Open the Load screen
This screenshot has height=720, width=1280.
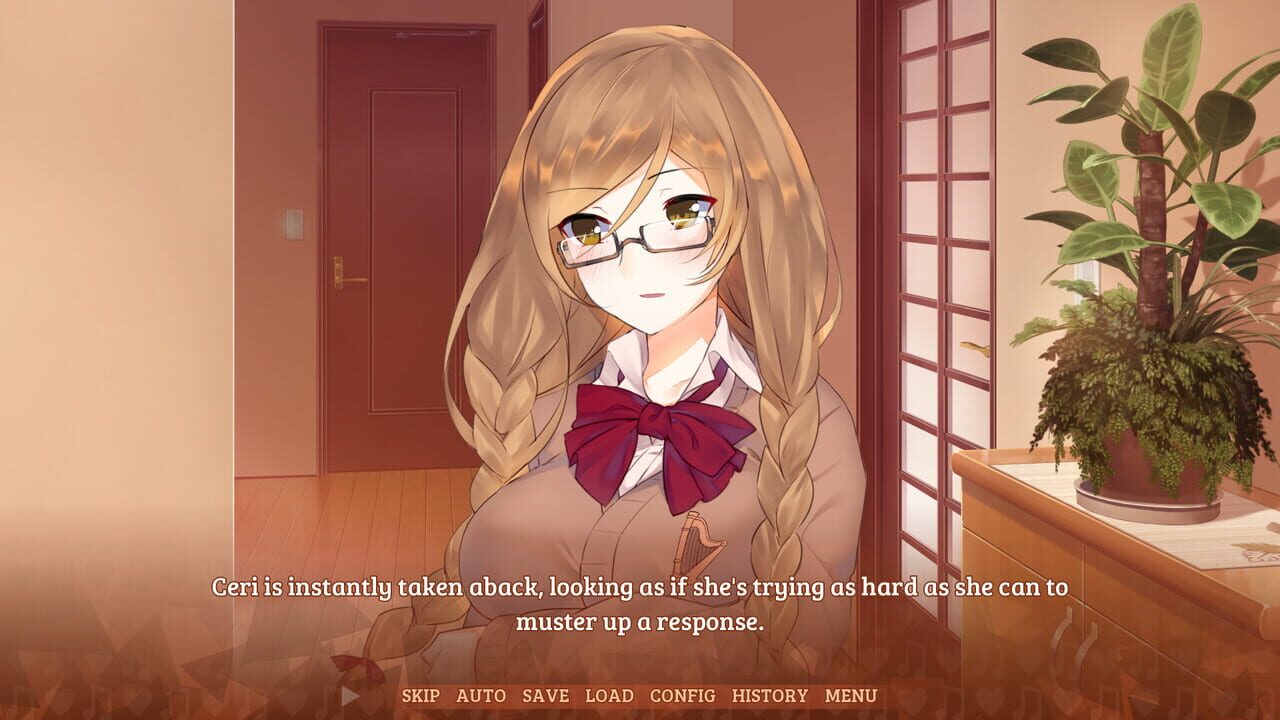(x=611, y=697)
